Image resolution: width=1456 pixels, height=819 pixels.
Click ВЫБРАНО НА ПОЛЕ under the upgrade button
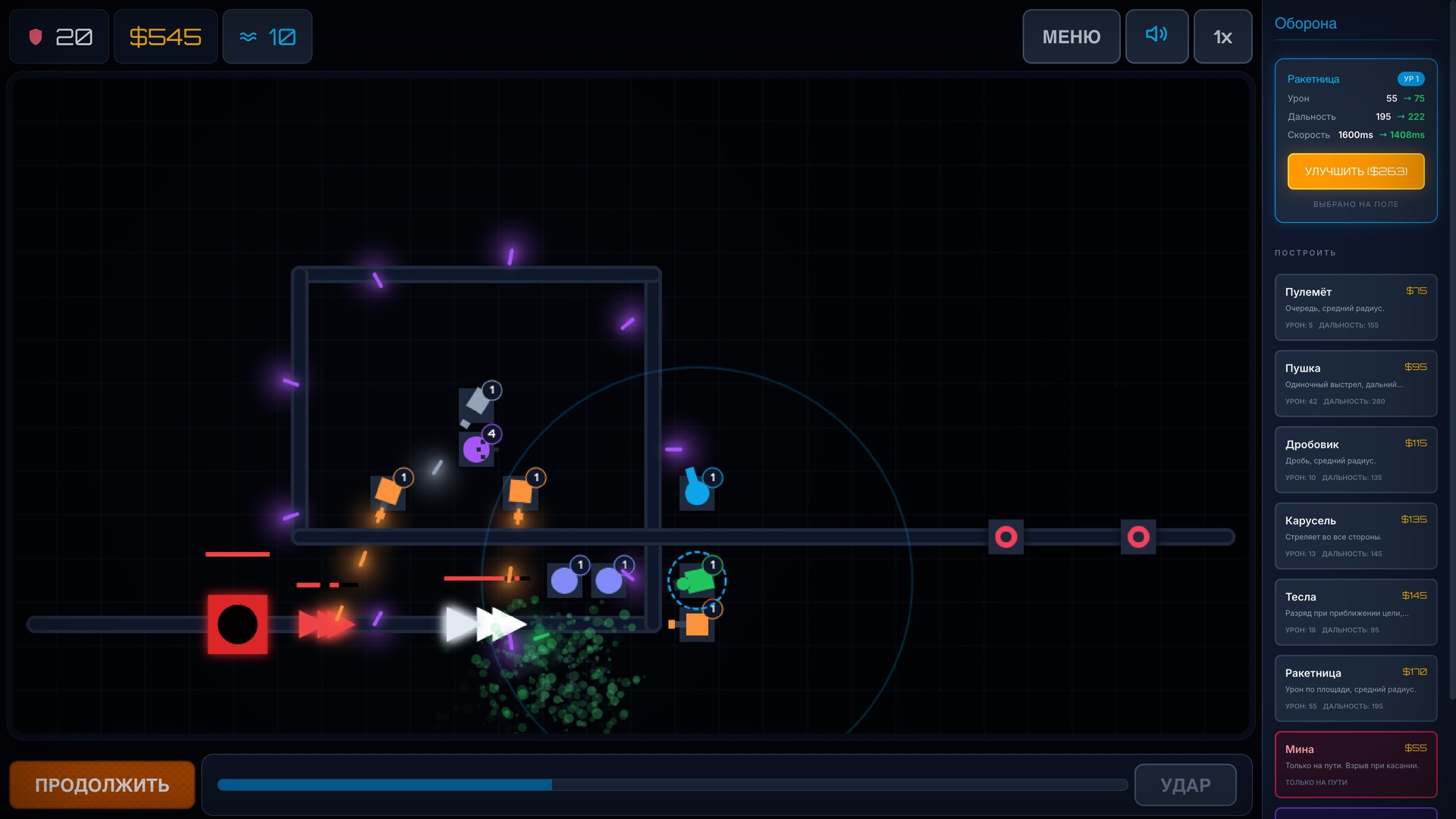[x=1355, y=204]
